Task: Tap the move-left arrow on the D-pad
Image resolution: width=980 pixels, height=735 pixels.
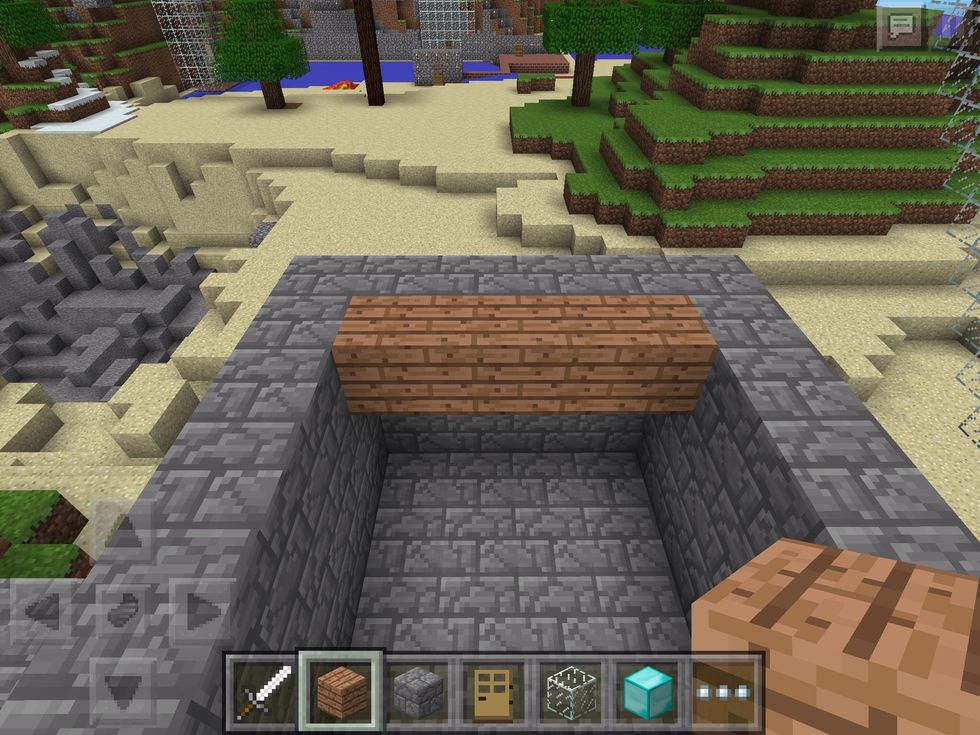Action: coord(42,608)
